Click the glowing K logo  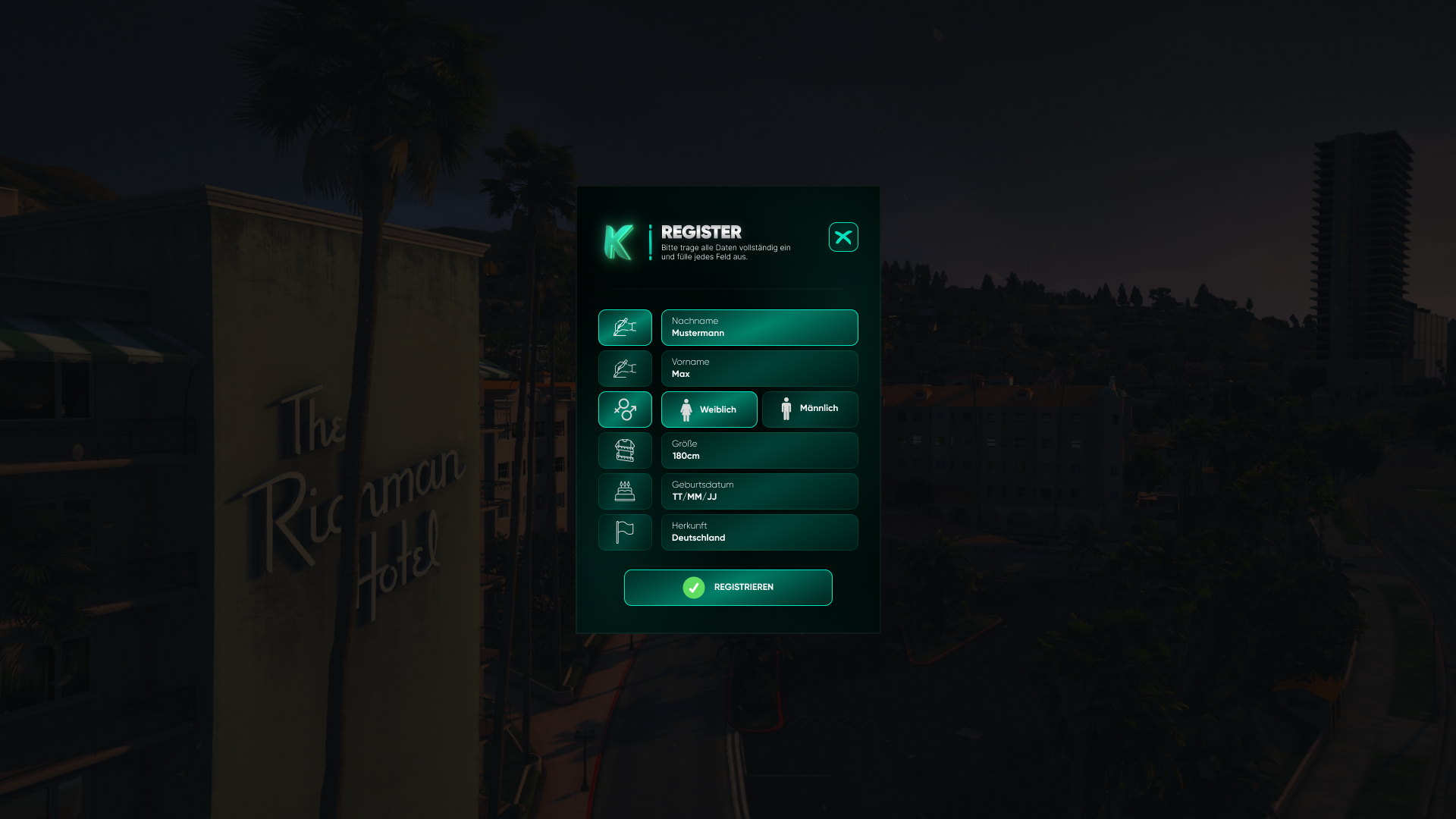(x=620, y=240)
